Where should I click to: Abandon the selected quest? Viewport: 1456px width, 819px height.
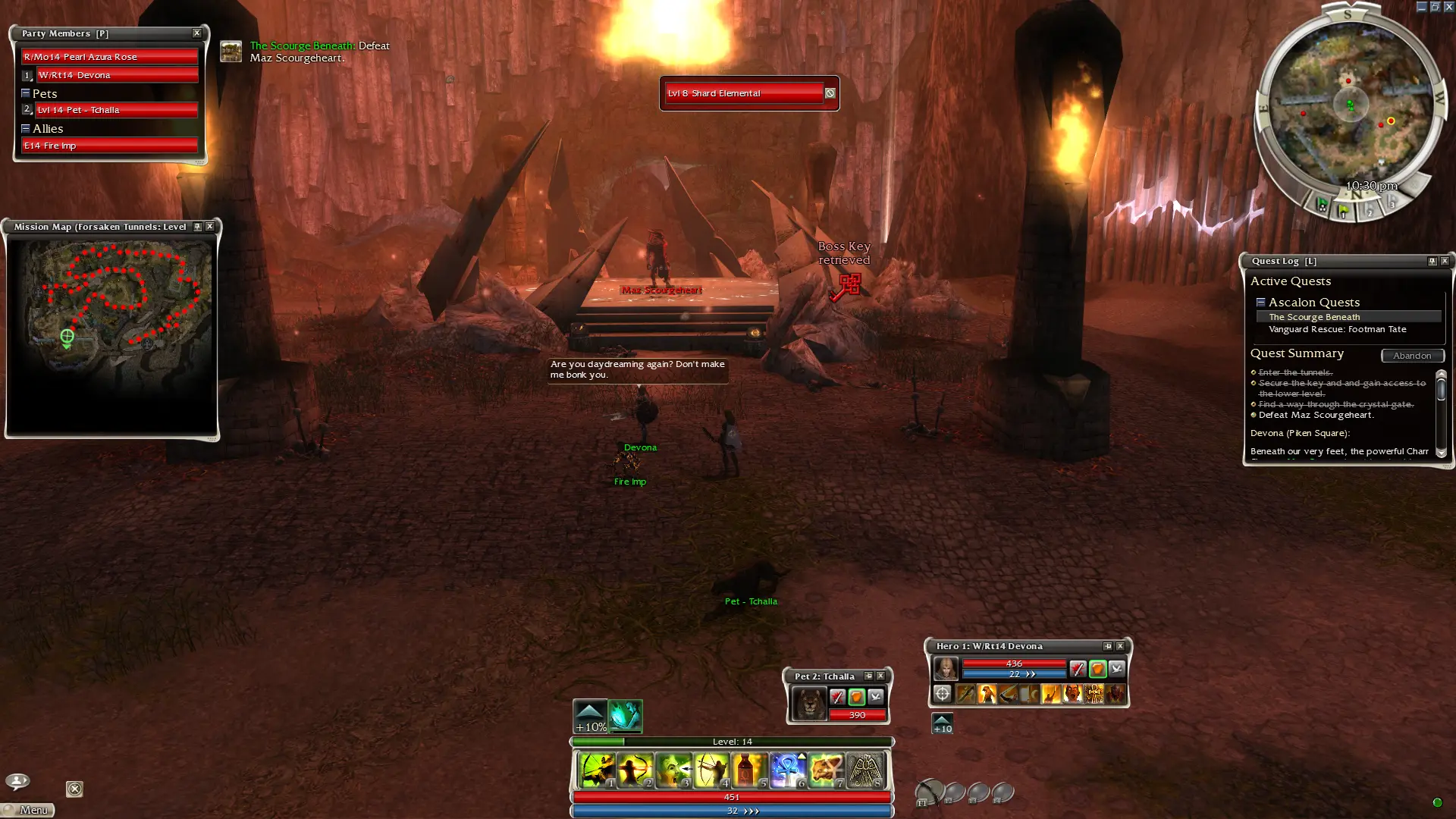(x=1412, y=356)
